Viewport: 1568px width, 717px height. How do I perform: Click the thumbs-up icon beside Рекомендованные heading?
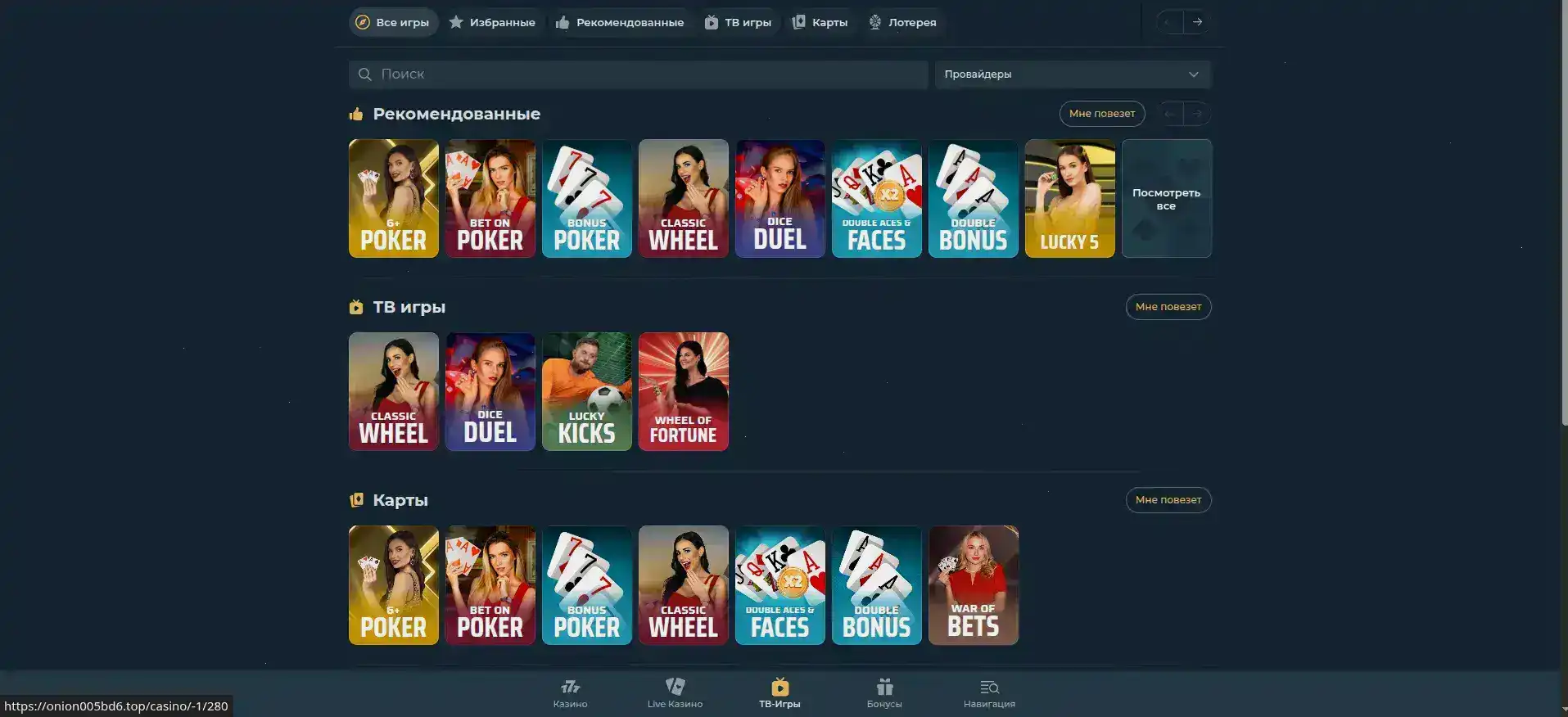(356, 114)
